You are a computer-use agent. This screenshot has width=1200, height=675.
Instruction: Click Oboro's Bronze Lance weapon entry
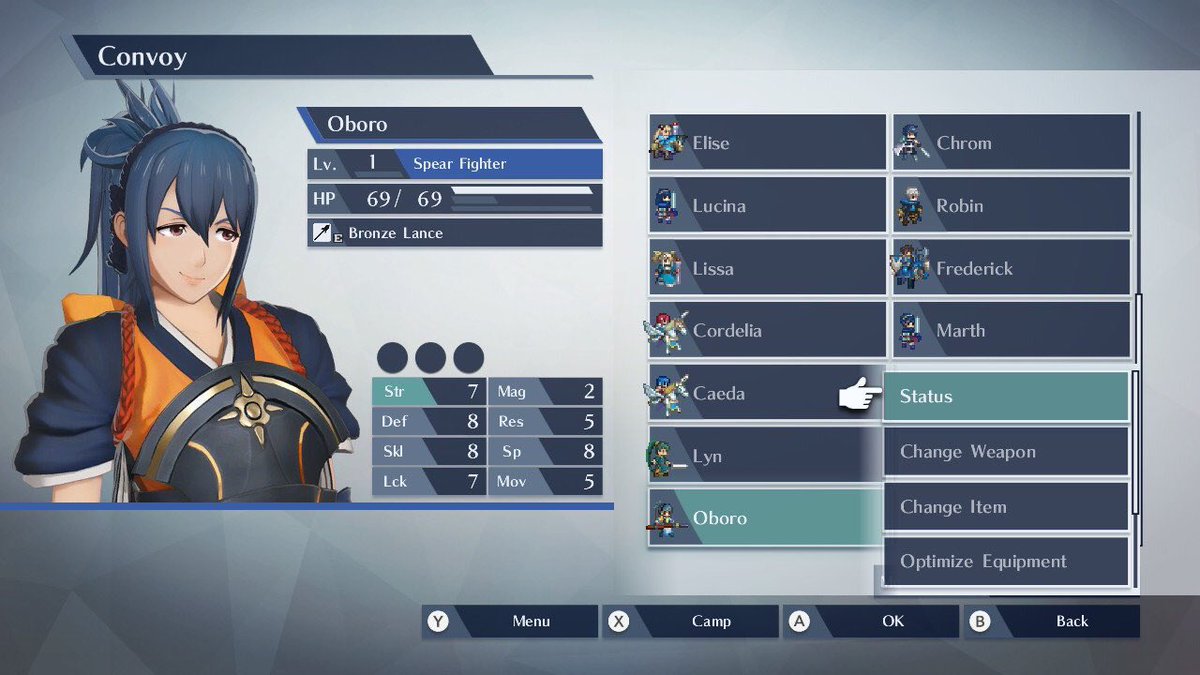(x=455, y=233)
